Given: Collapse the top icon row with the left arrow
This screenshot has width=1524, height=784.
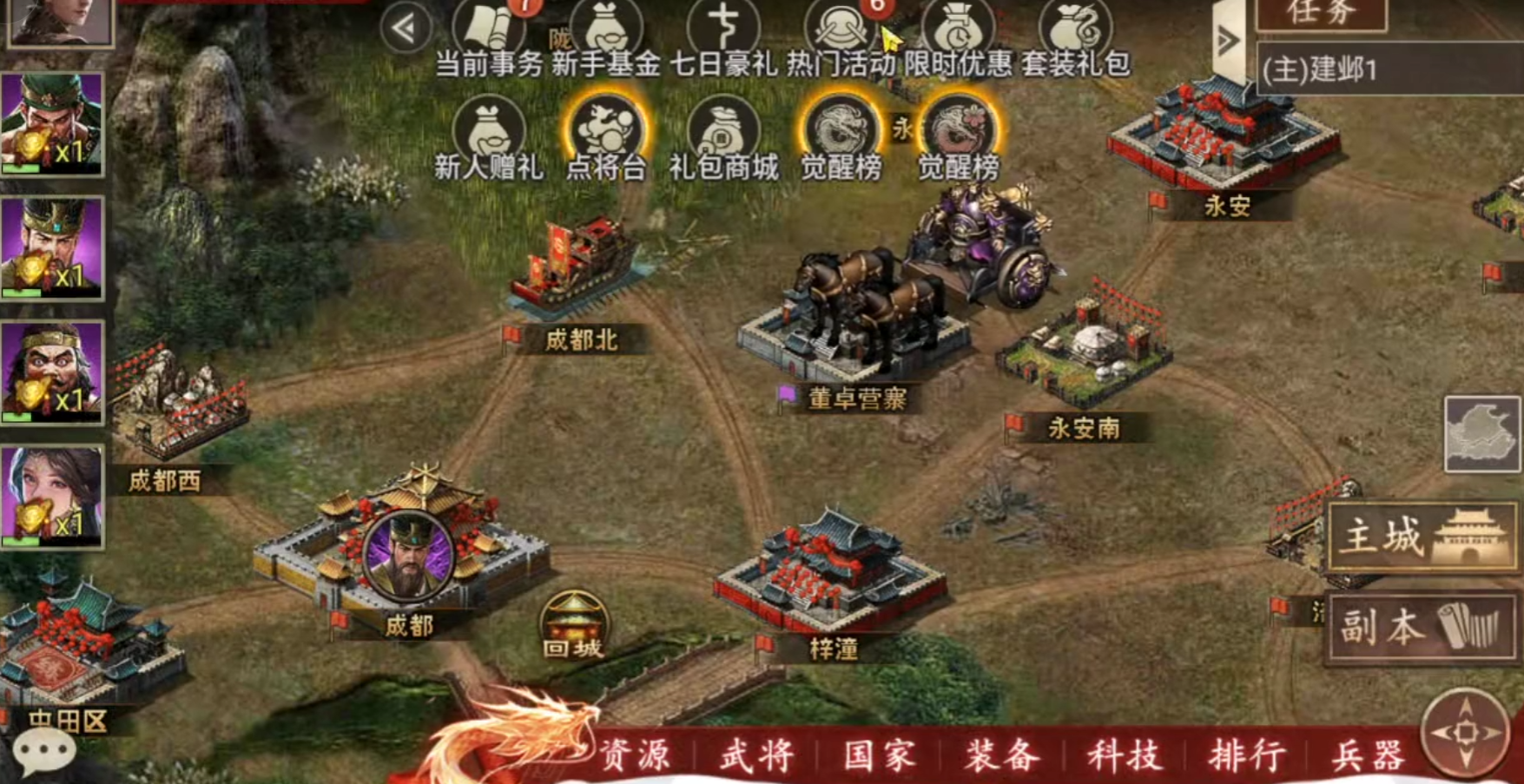Looking at the screenshot, I should [405, 29].
